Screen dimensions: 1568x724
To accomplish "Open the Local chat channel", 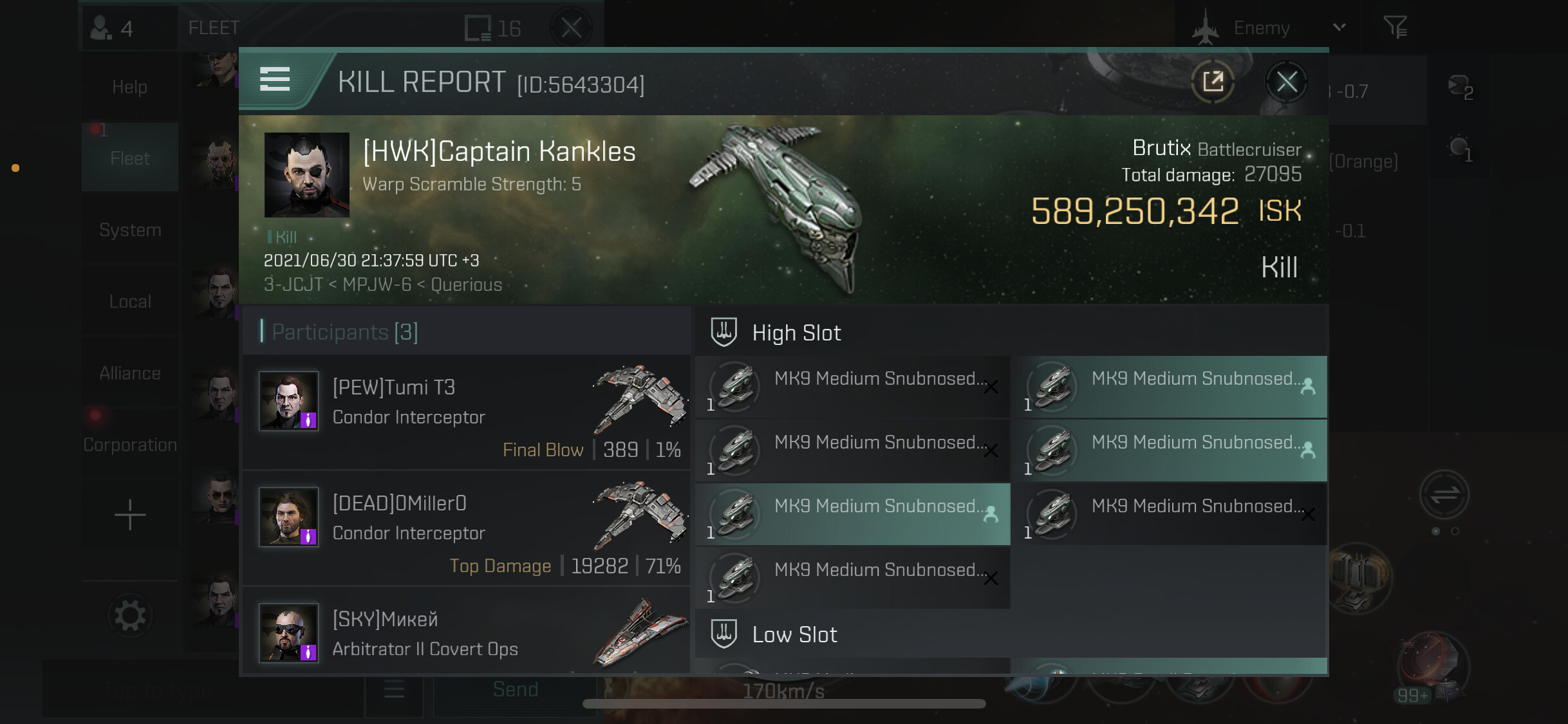I will [x=130, y=301].
